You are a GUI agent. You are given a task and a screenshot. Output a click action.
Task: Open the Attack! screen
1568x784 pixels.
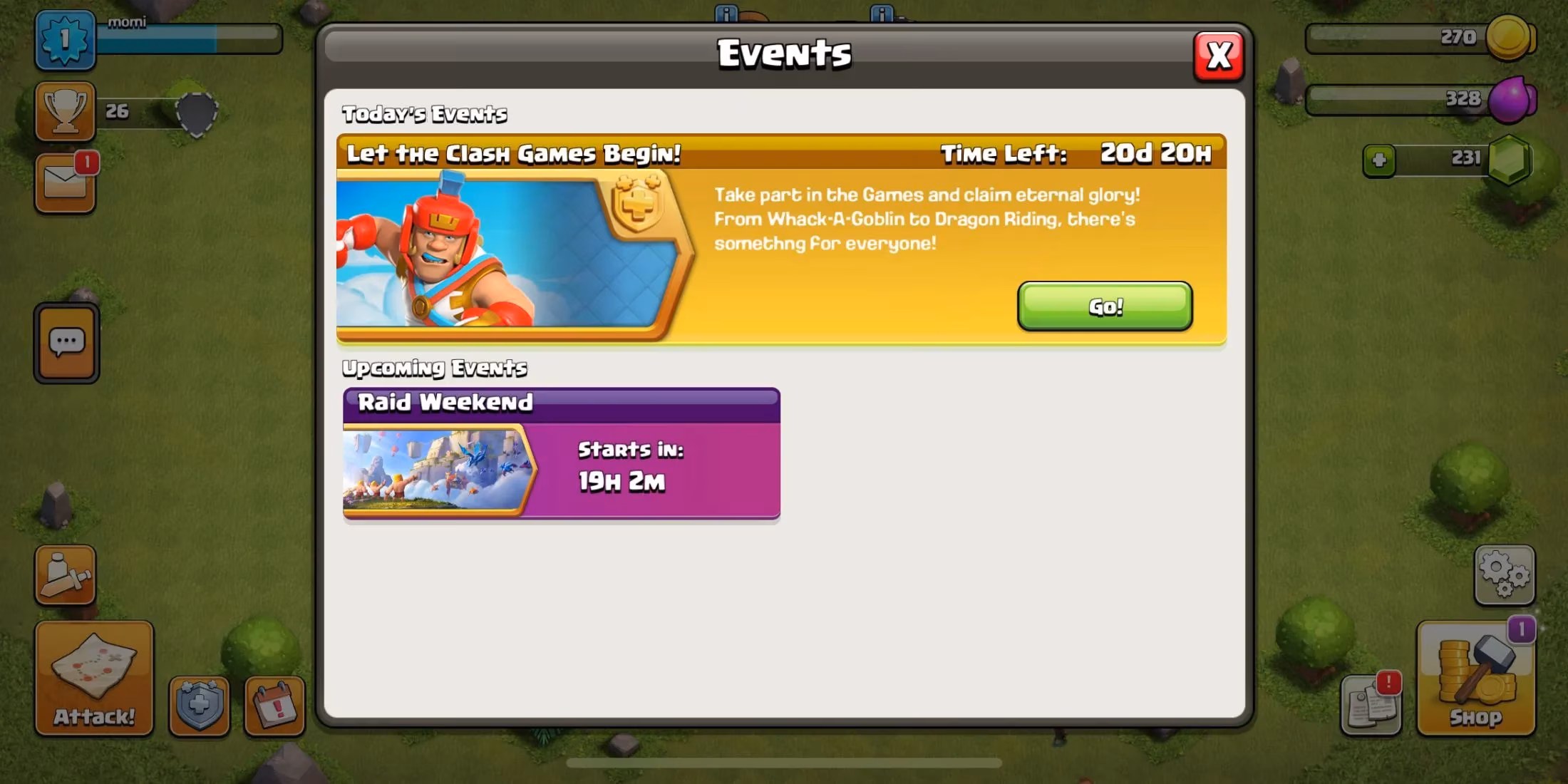[x=93, y=677]
